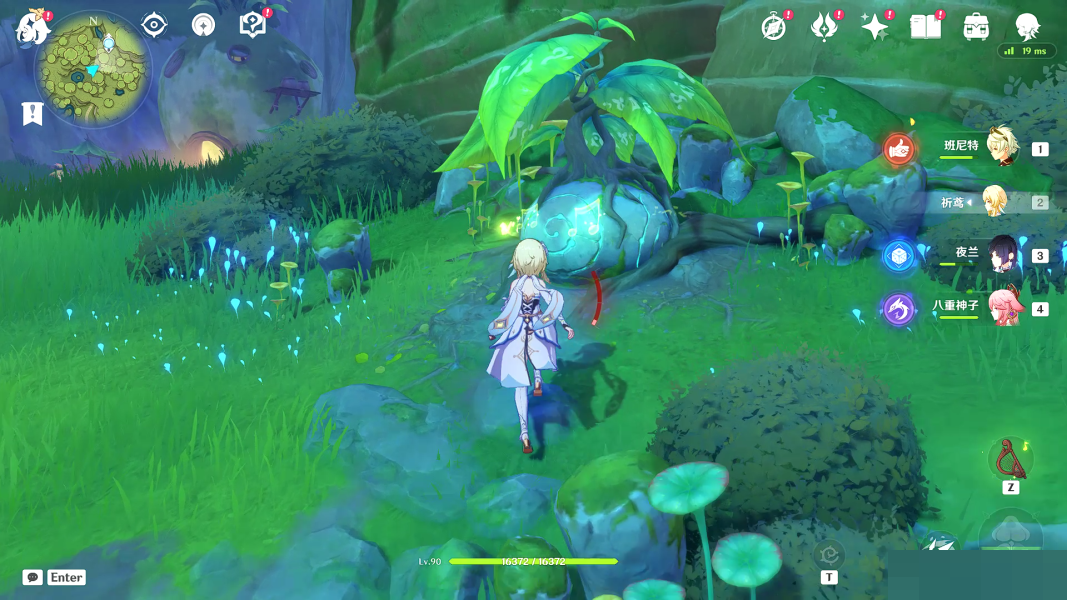Viewport: 1067px width, 600px height.
Task: Open the four-pointed star Wish icon
Action: click(875, 27)
